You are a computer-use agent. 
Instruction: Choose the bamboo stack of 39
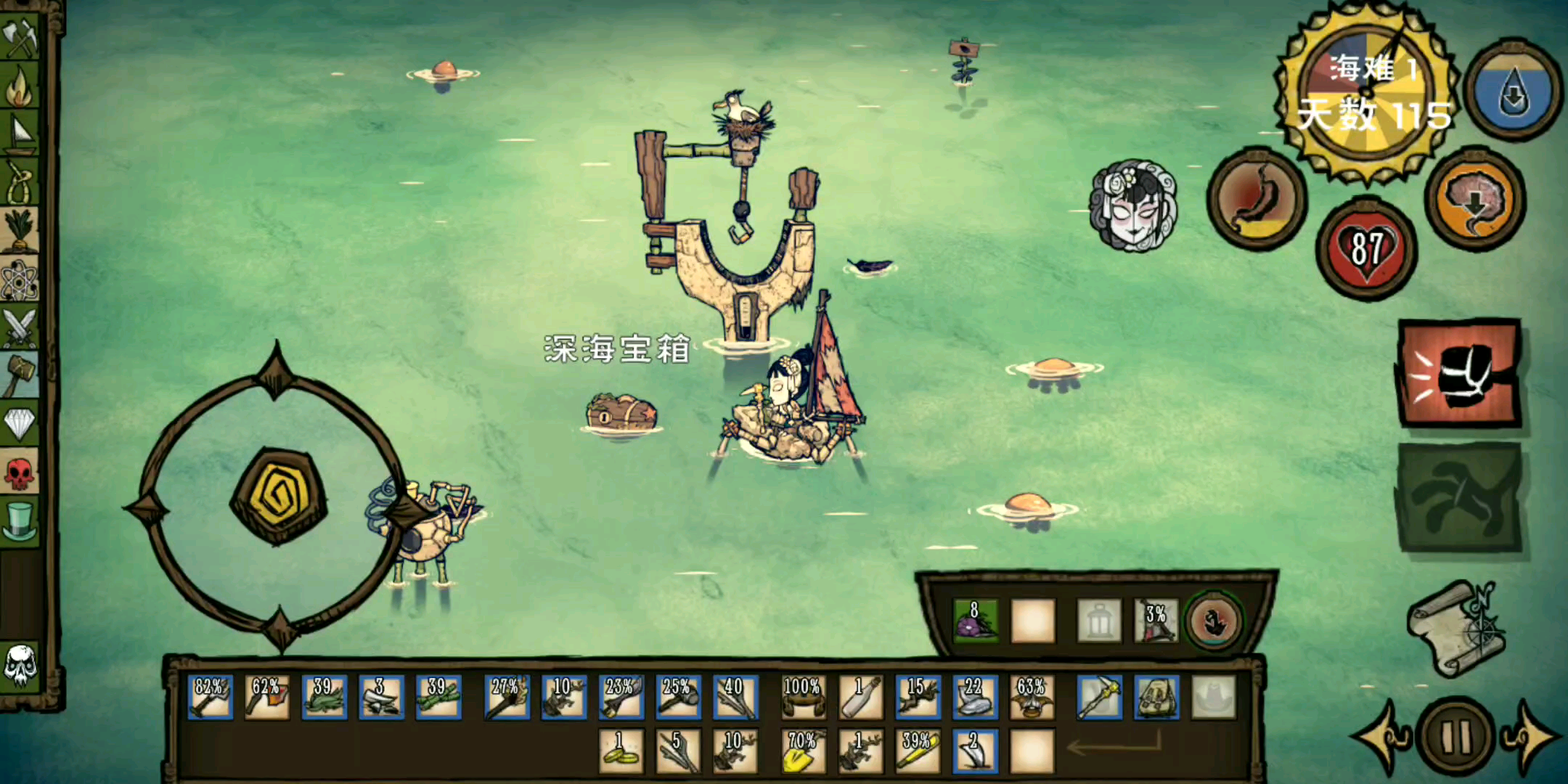coord(438,698)
